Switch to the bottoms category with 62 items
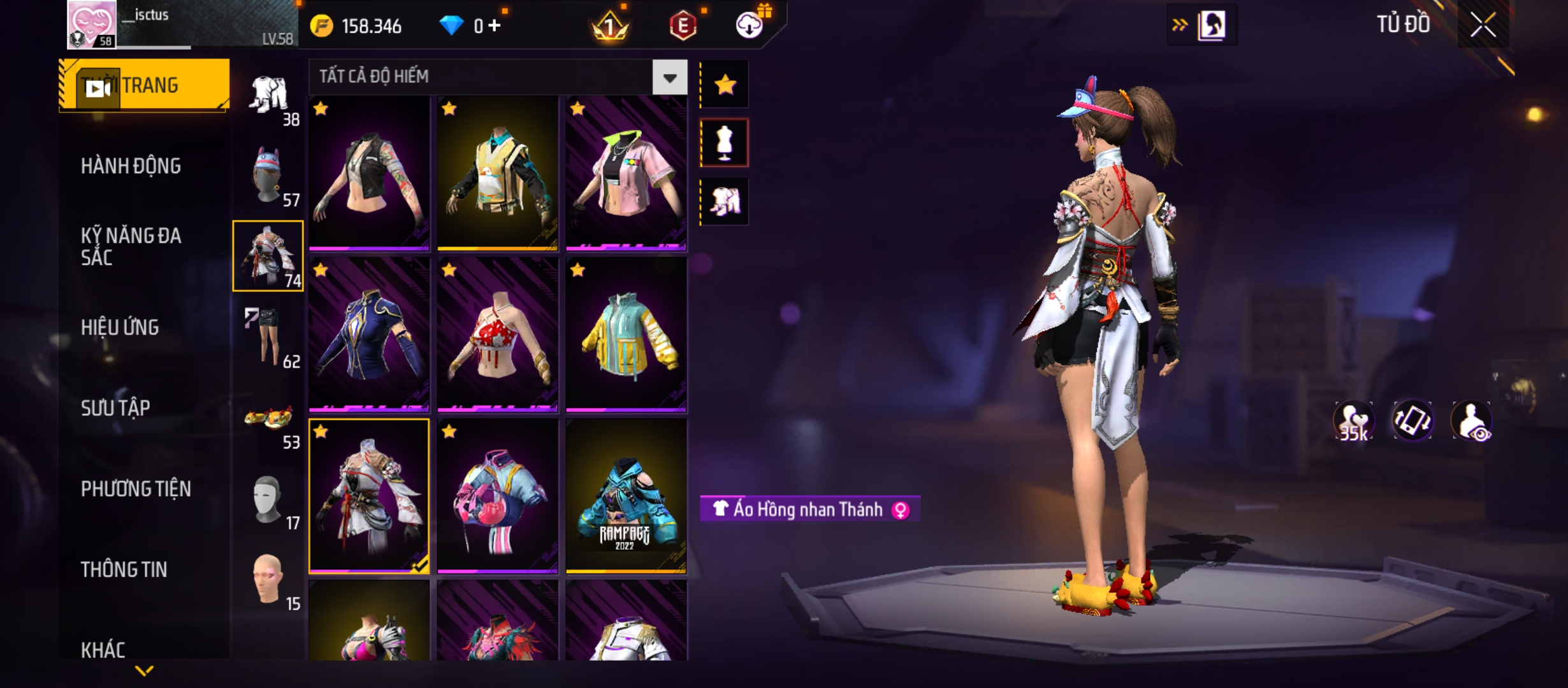The width and height of the screenshot is (1568, 688). (268, 338)
